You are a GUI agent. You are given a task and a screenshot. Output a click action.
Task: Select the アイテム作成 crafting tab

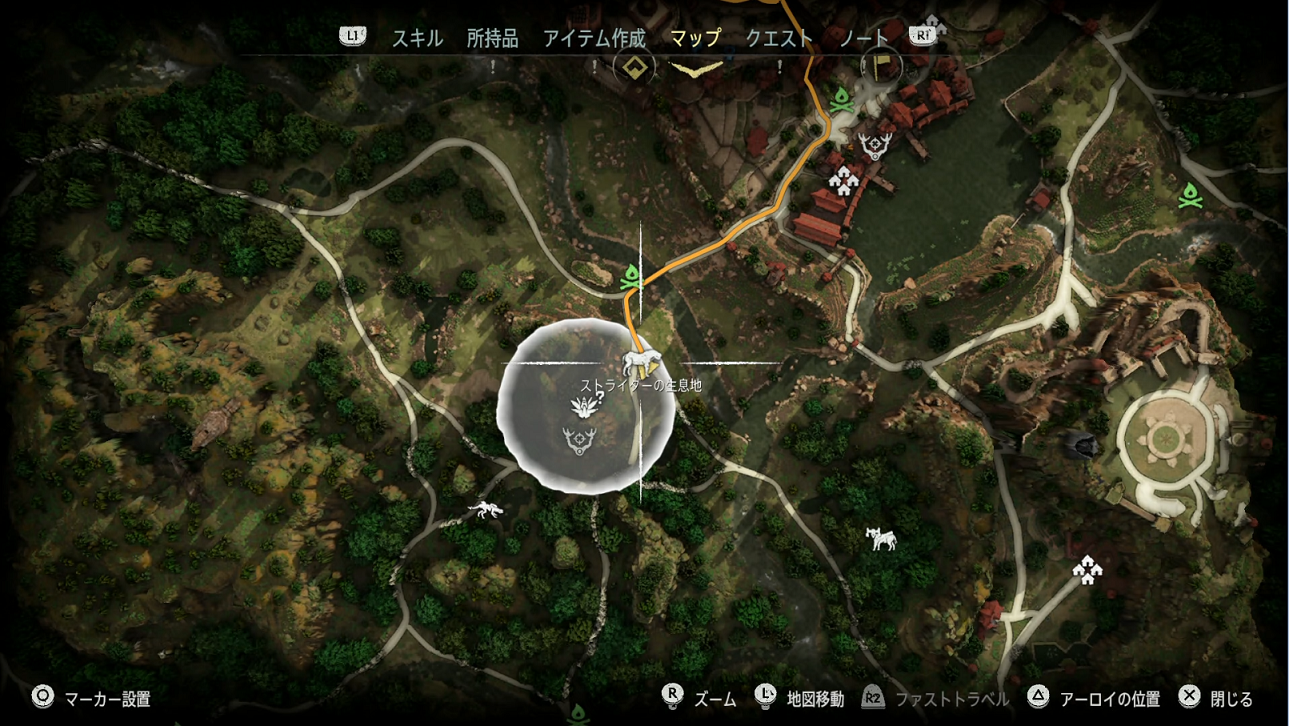pos(594,38)
